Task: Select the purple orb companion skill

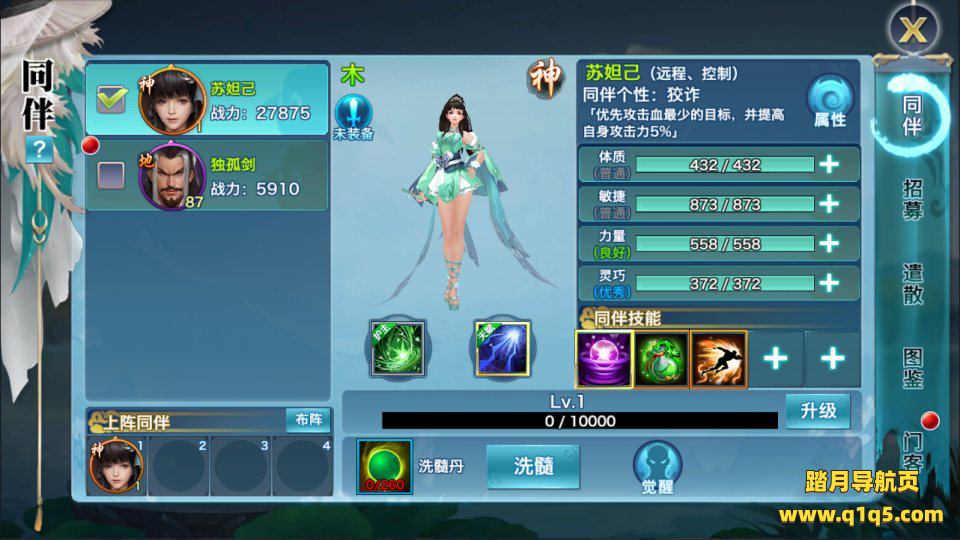Action: 604,359
